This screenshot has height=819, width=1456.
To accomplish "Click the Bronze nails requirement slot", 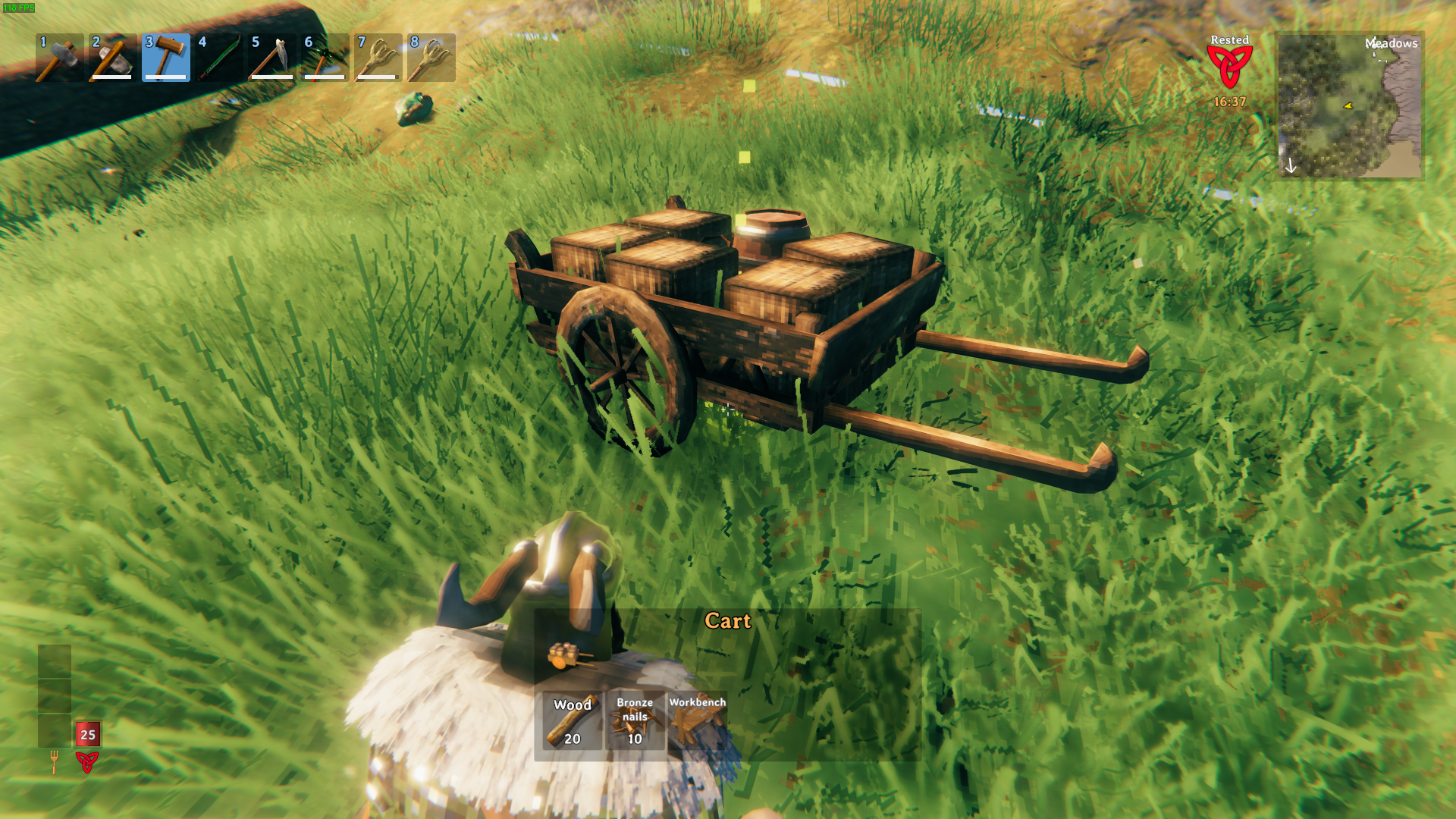I will [x=635, y=721].
